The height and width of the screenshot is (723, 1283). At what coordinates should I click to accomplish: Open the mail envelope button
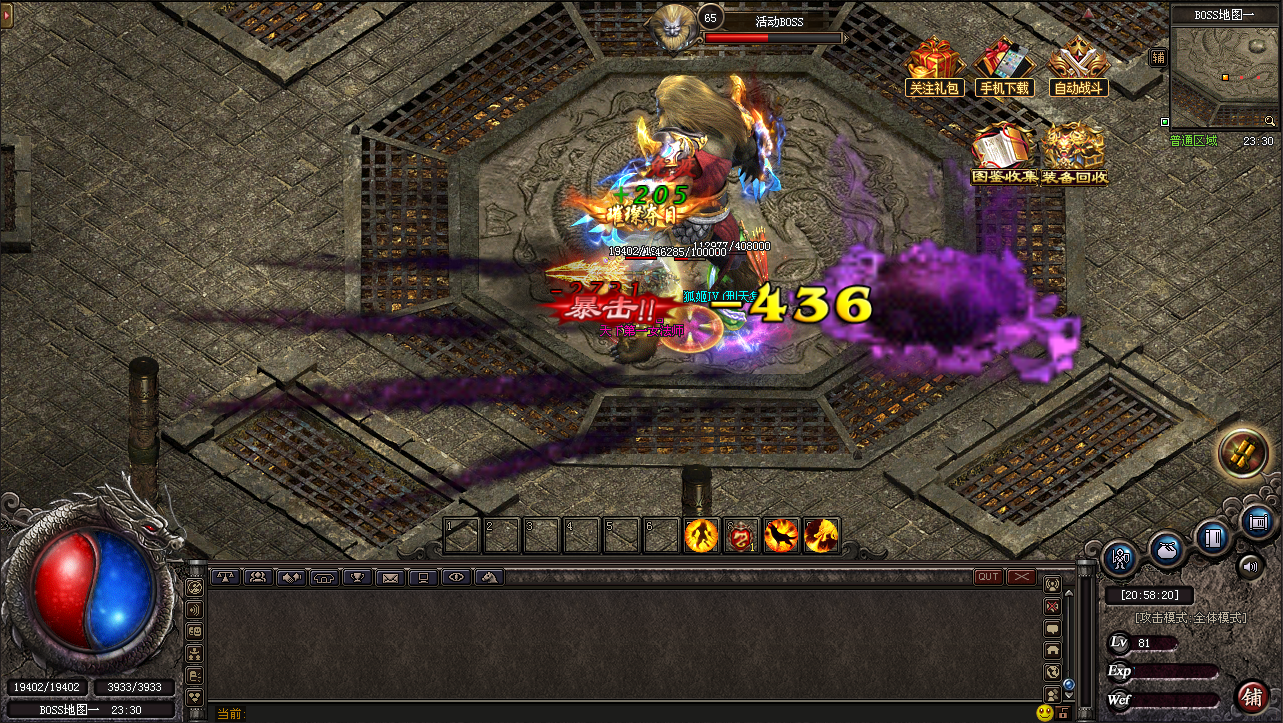point(390,577)
